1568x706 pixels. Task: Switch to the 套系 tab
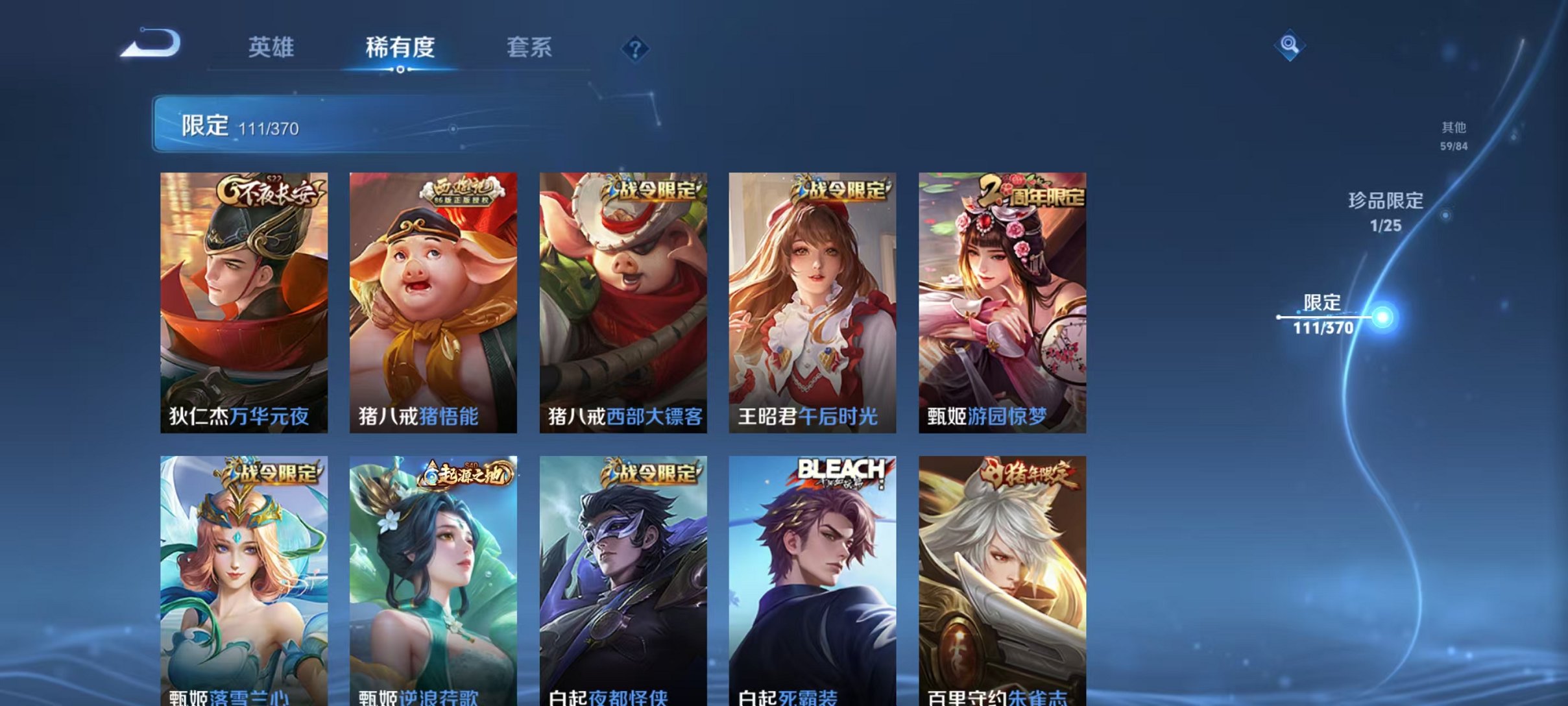pos(530,47)
